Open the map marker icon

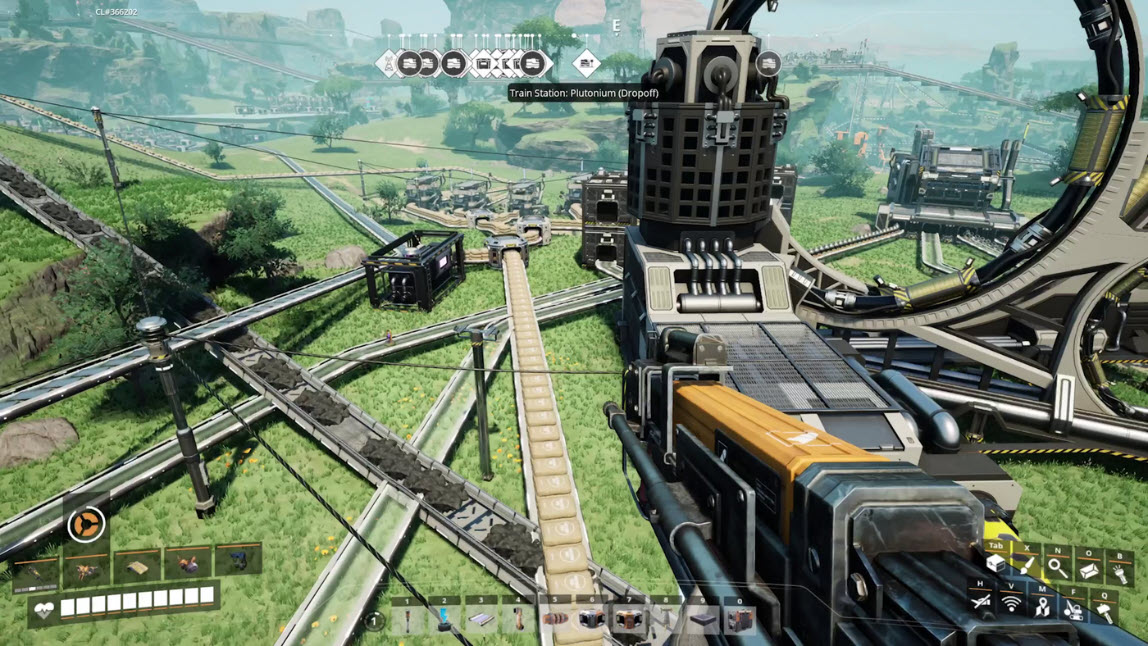coord(1042,605)
